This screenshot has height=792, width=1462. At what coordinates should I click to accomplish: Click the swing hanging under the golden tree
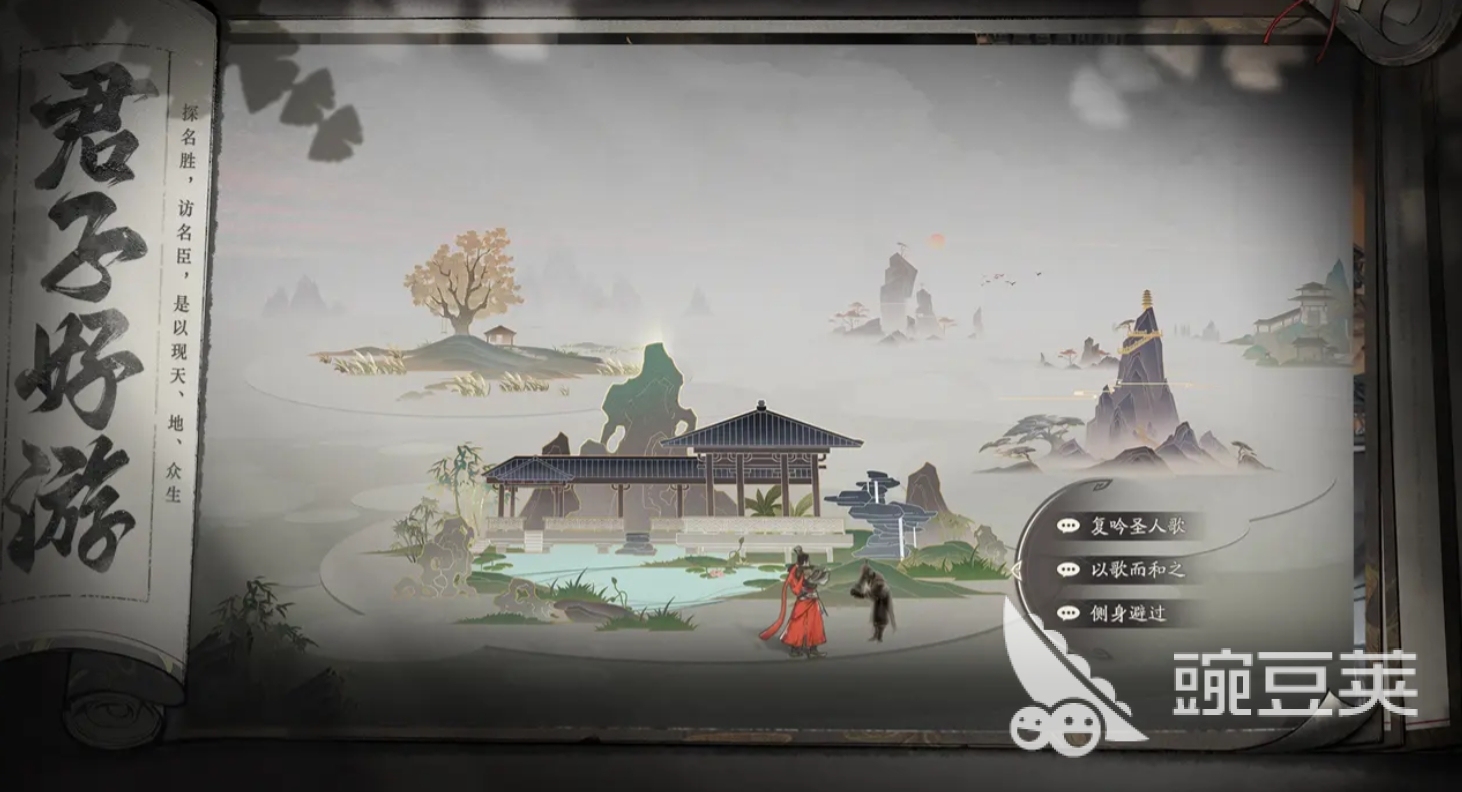[x=444, y=328]
